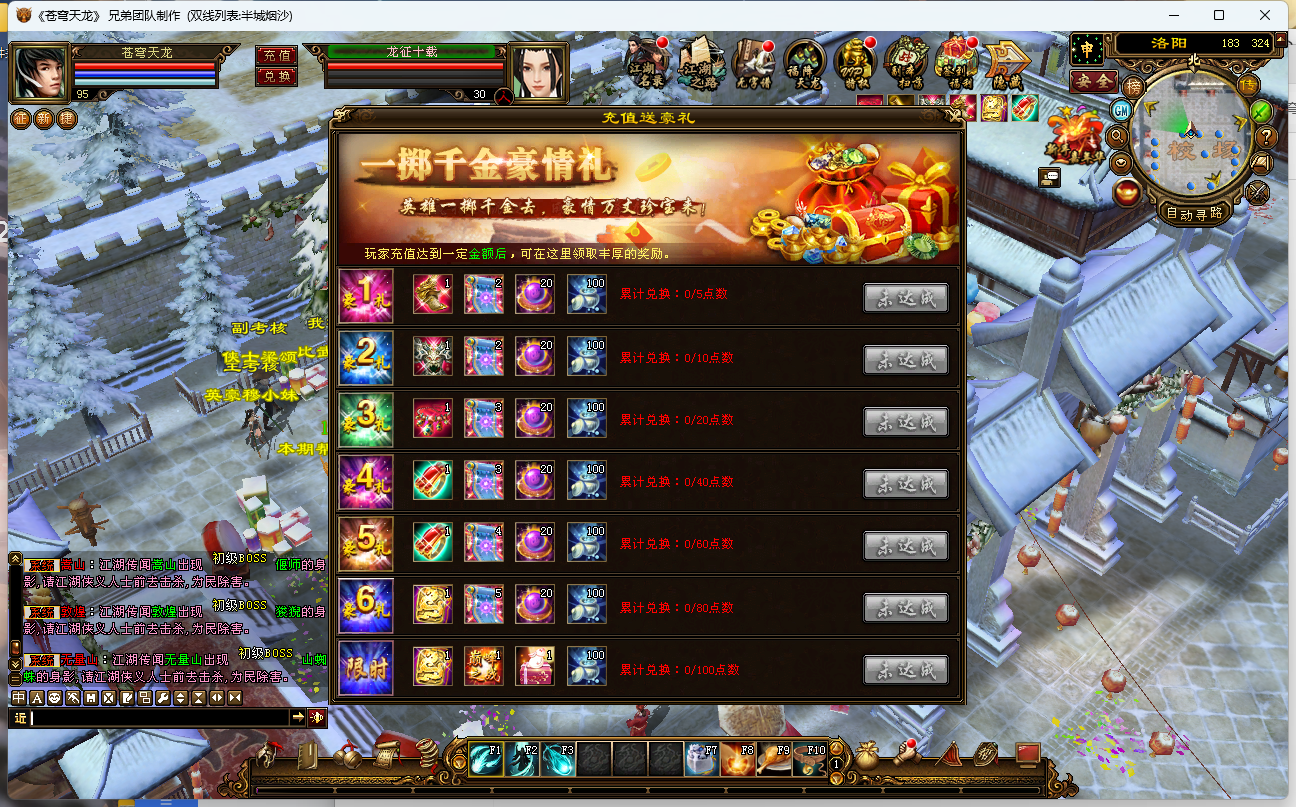Open the 江湖名录 menu icon
This screenshot has height=807, width=1296.
point(649,60)
